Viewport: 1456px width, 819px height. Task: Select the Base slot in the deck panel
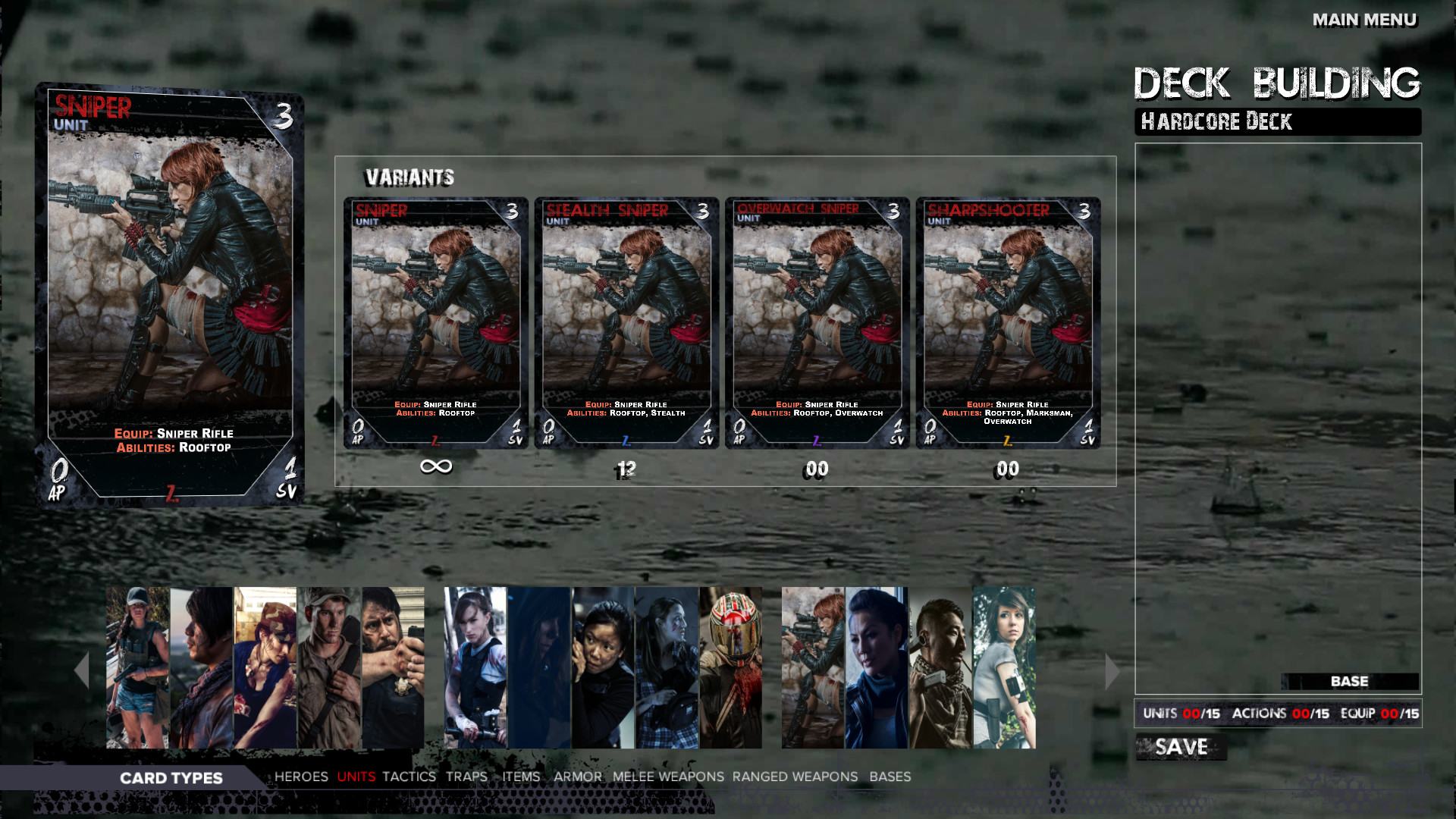1349,681
